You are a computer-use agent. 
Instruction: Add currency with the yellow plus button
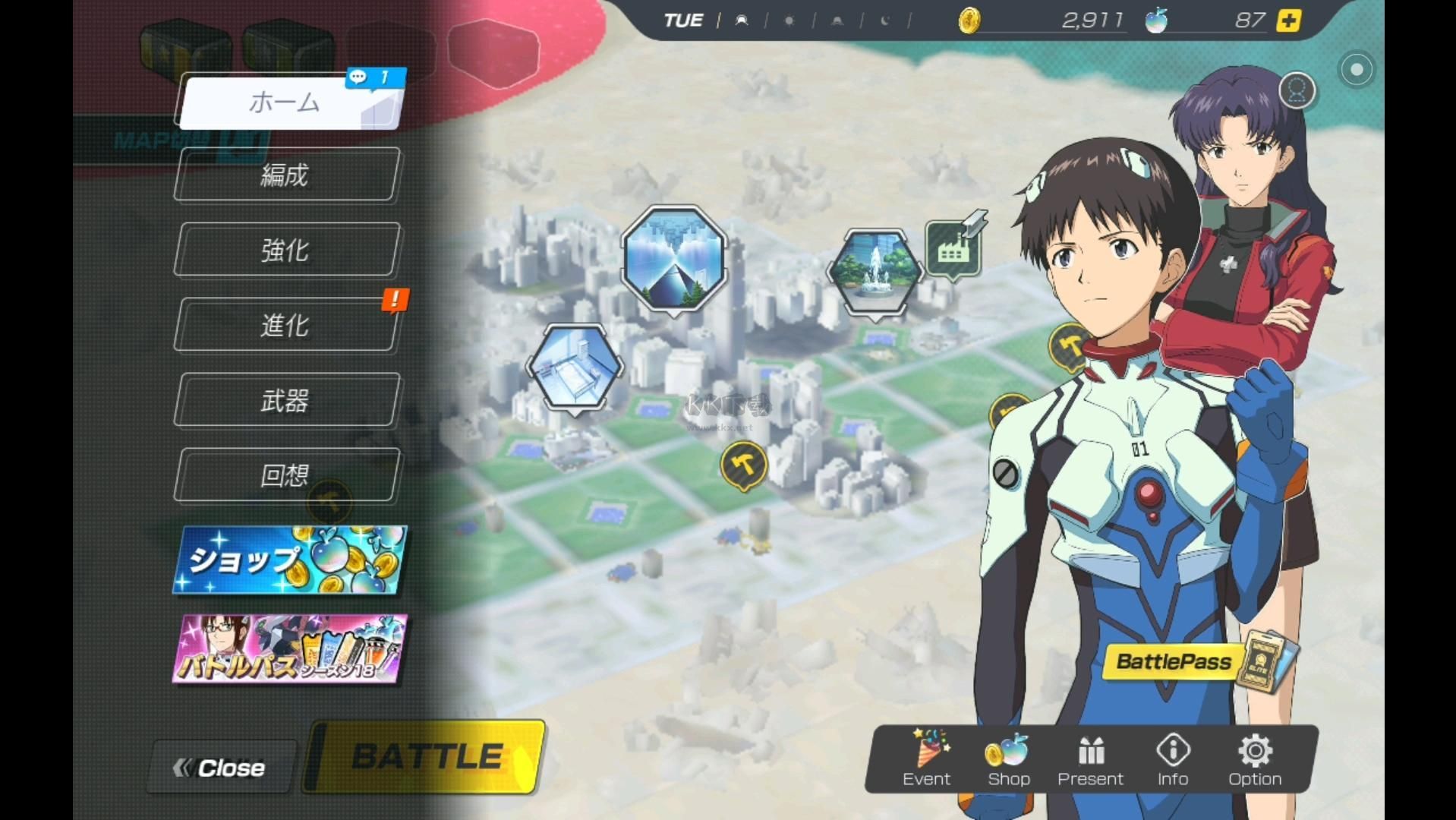coord(1288,20)
